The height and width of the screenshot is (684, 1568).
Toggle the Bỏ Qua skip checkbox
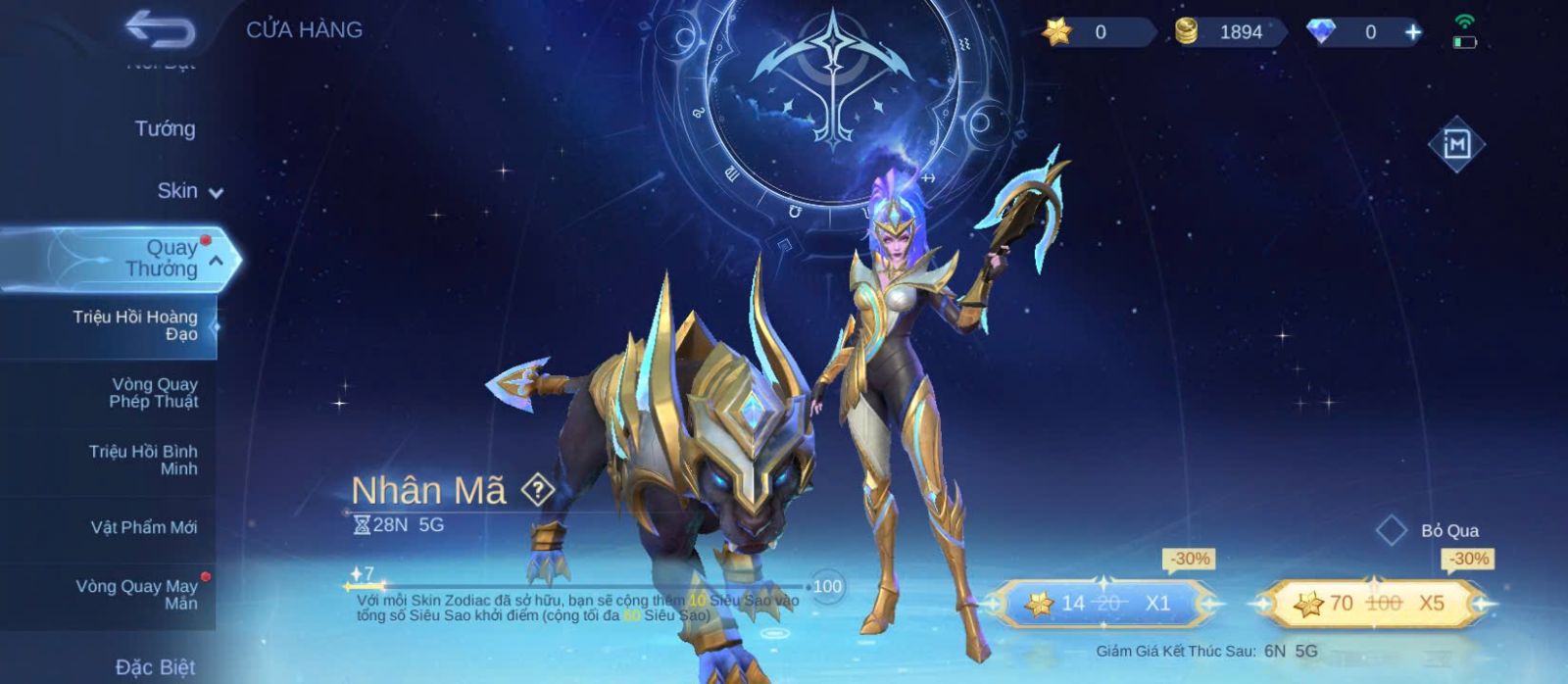coord(1392,530)
